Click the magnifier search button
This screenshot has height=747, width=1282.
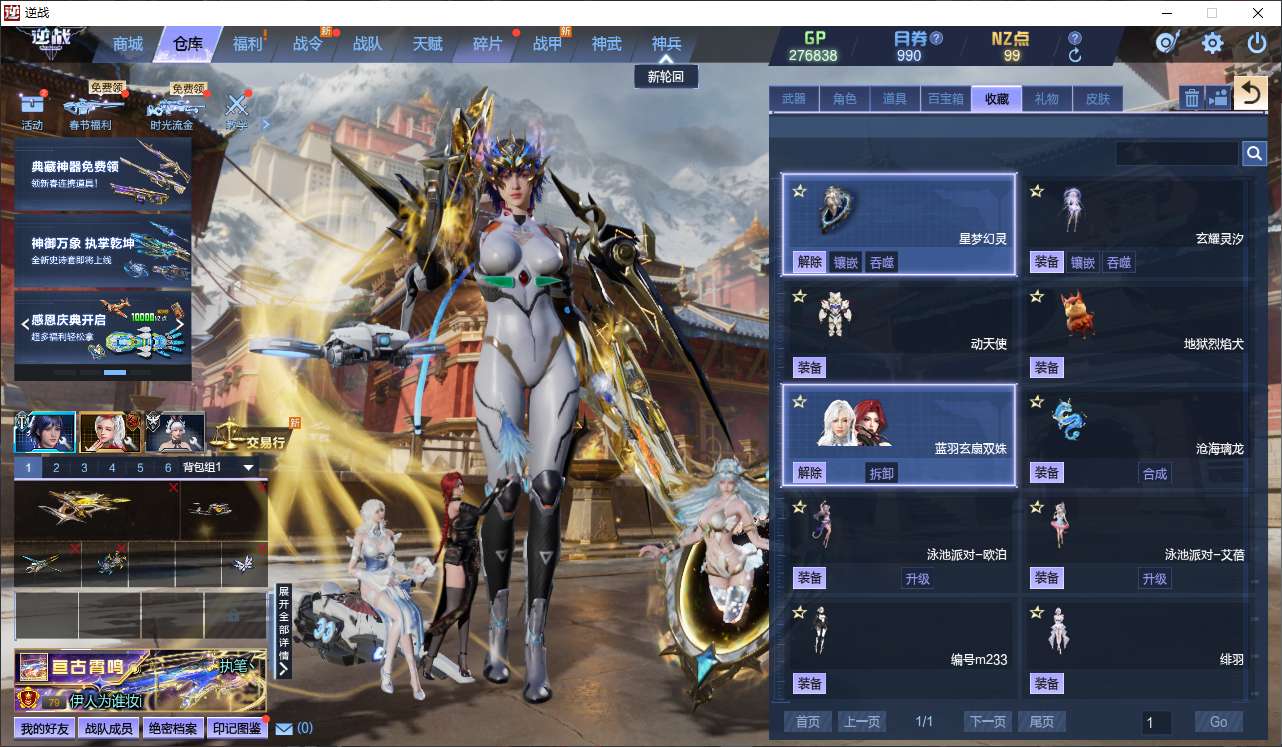point(1254,153)
